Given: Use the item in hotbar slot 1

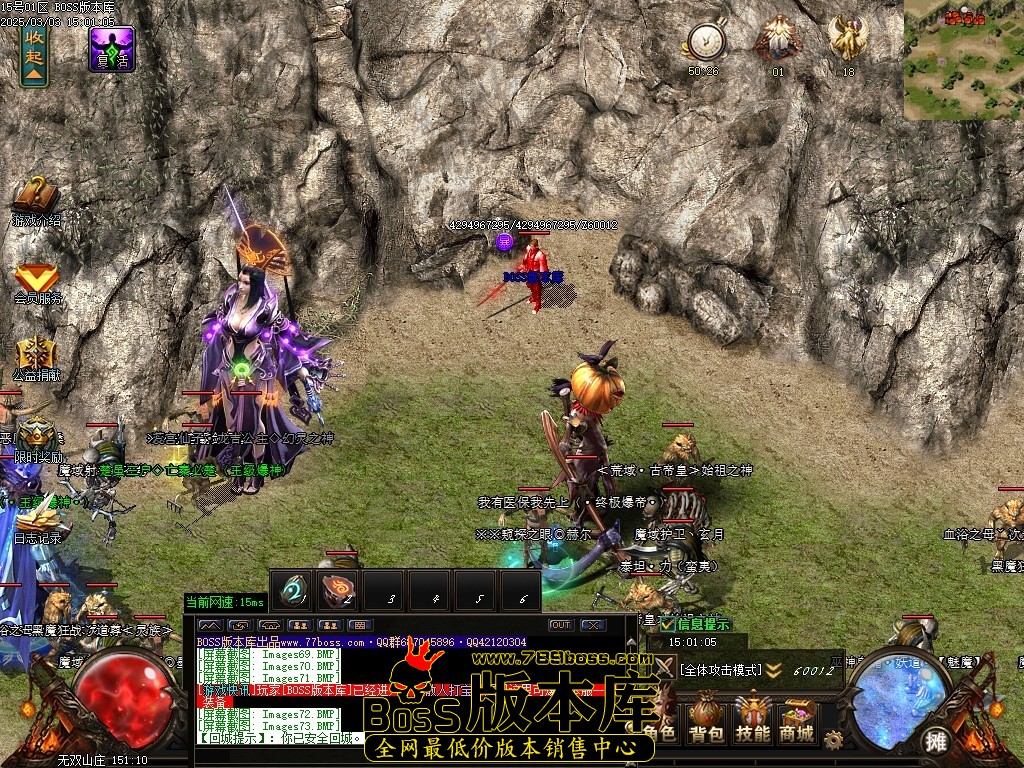Looking at the screenshot, I should tap(294, 591).
